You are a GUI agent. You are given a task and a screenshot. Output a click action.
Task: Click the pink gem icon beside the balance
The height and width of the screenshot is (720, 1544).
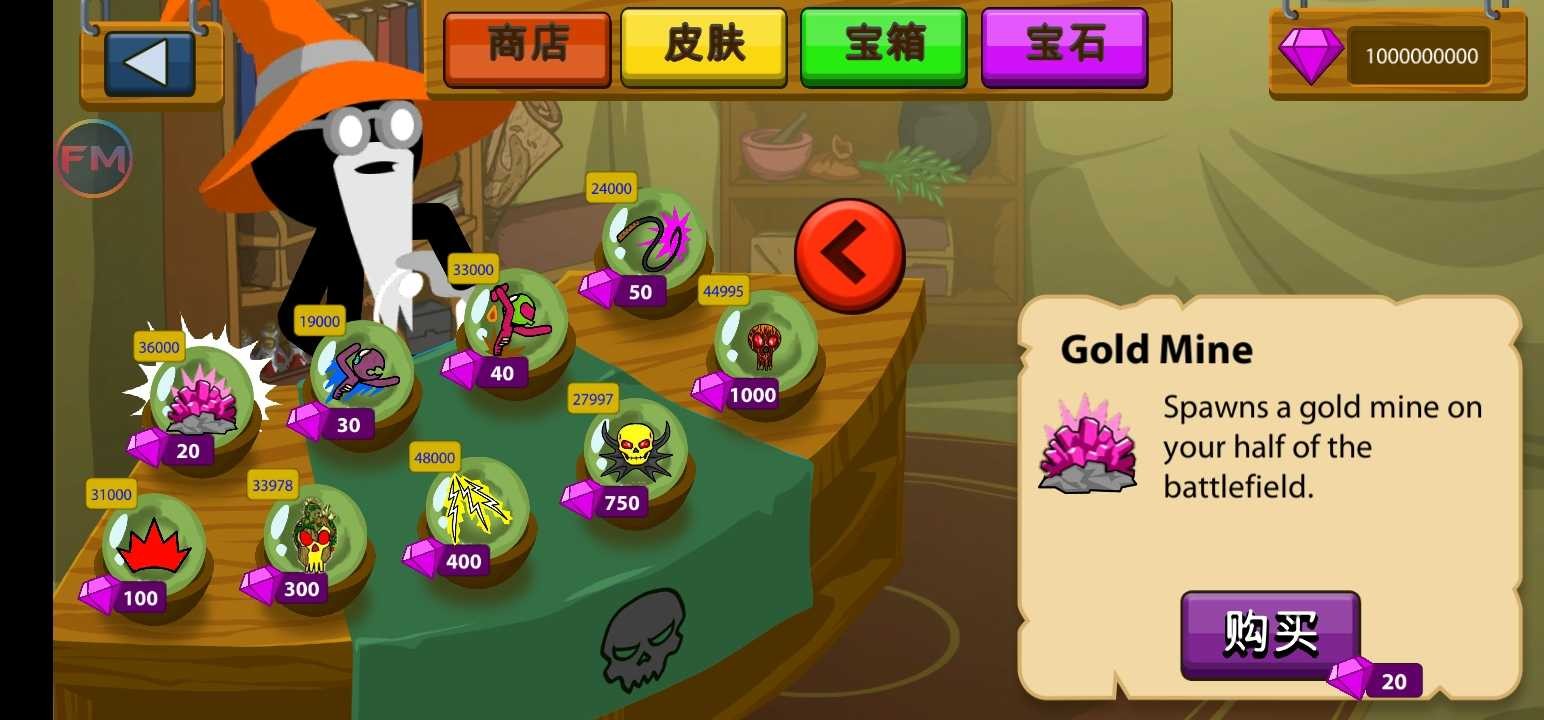pyautogui.click(x=1310, y=57)
